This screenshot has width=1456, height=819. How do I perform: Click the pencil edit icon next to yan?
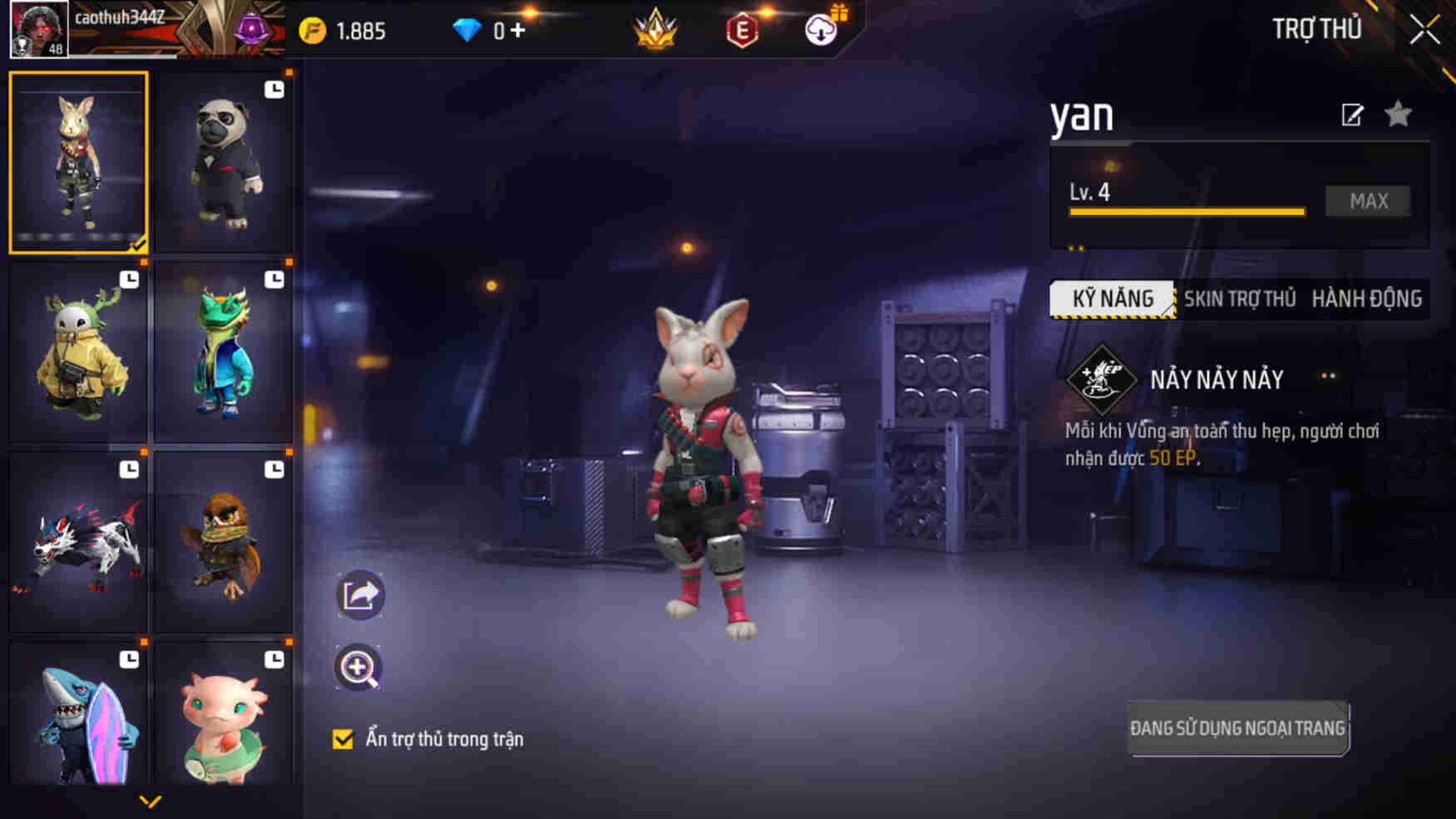[x=1351, y=116]
